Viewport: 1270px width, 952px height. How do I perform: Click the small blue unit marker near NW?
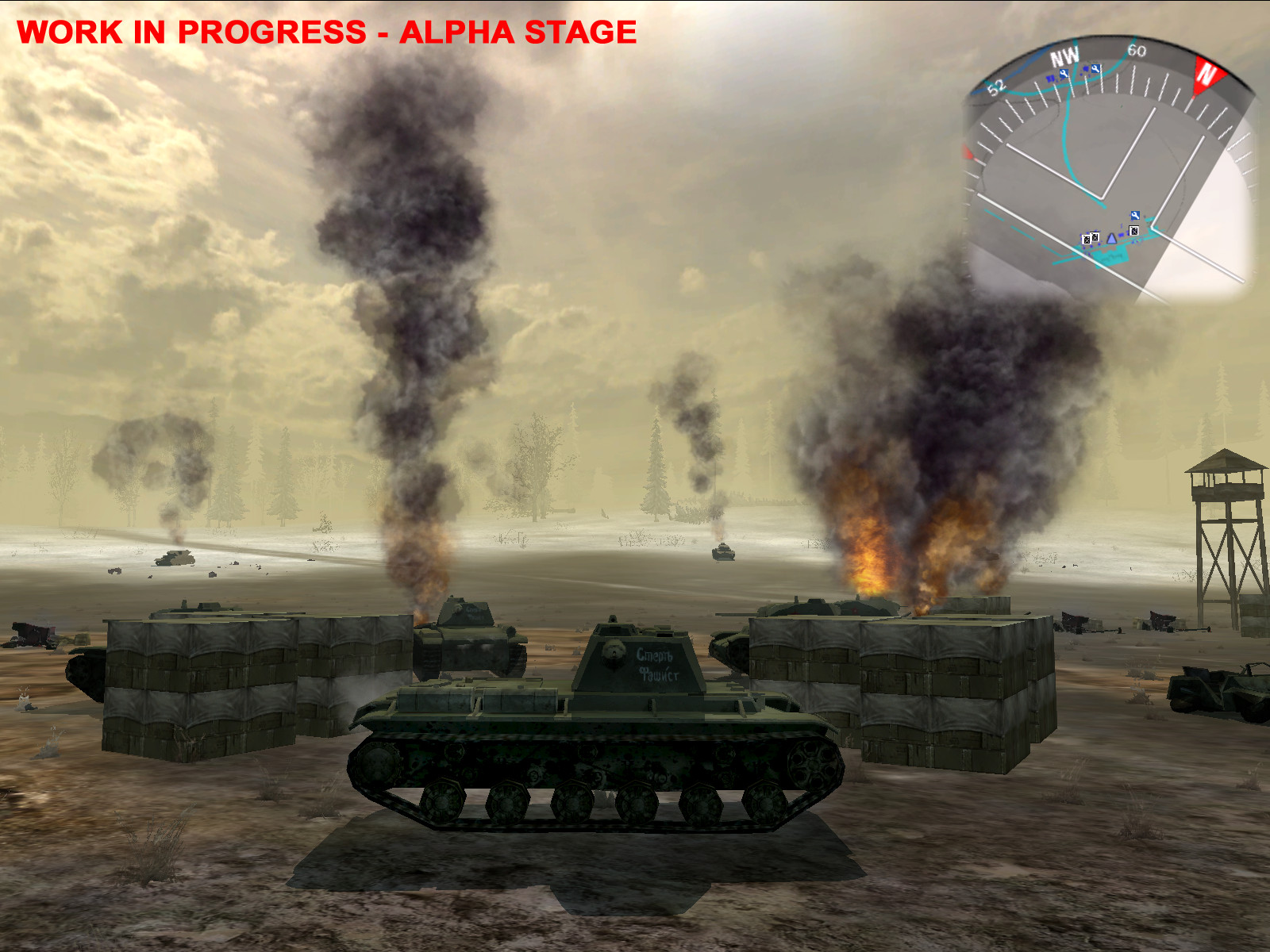pyautogui.click(x=1050, y=79)
